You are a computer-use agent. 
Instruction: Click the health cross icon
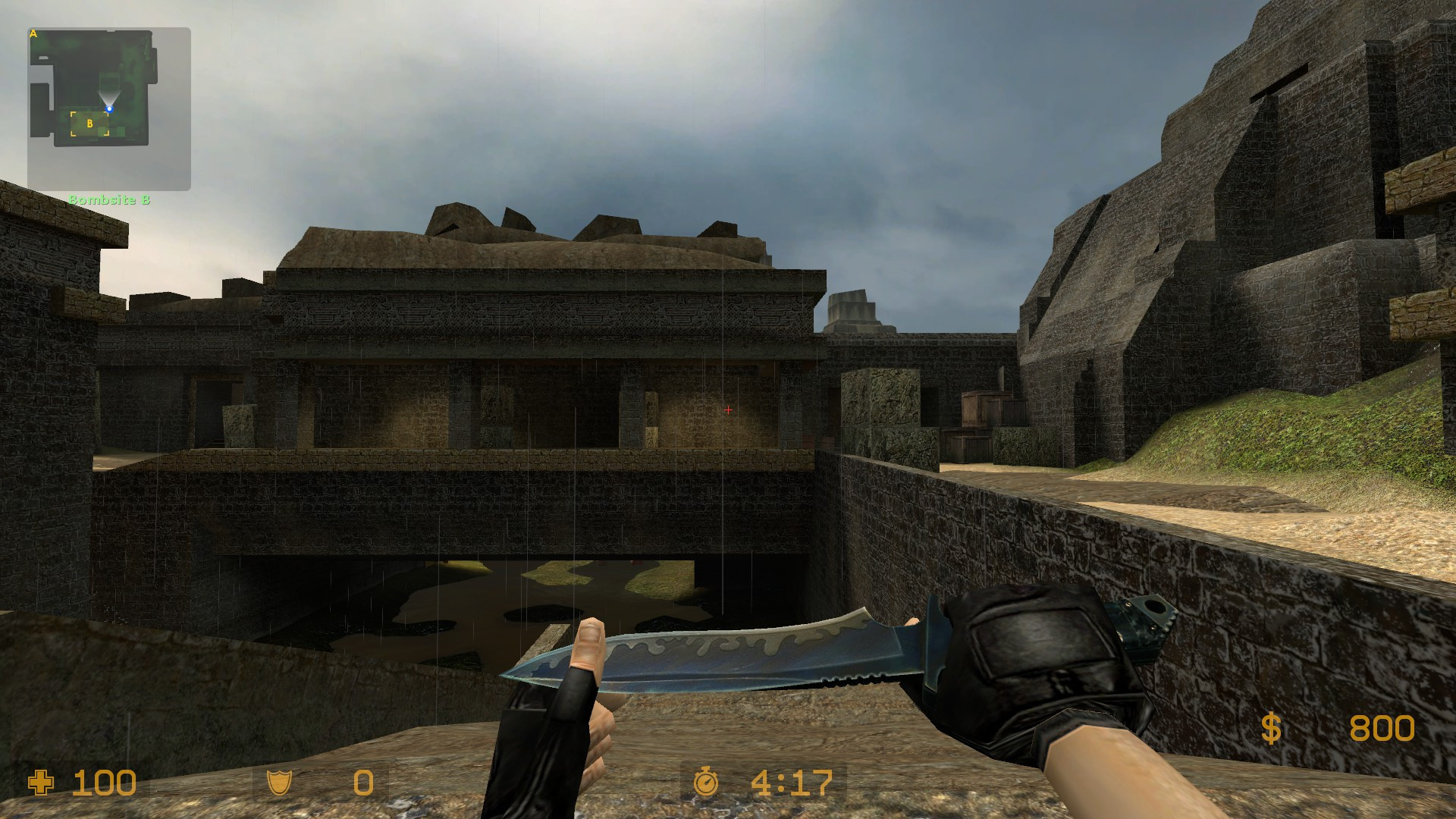[42, 783]
